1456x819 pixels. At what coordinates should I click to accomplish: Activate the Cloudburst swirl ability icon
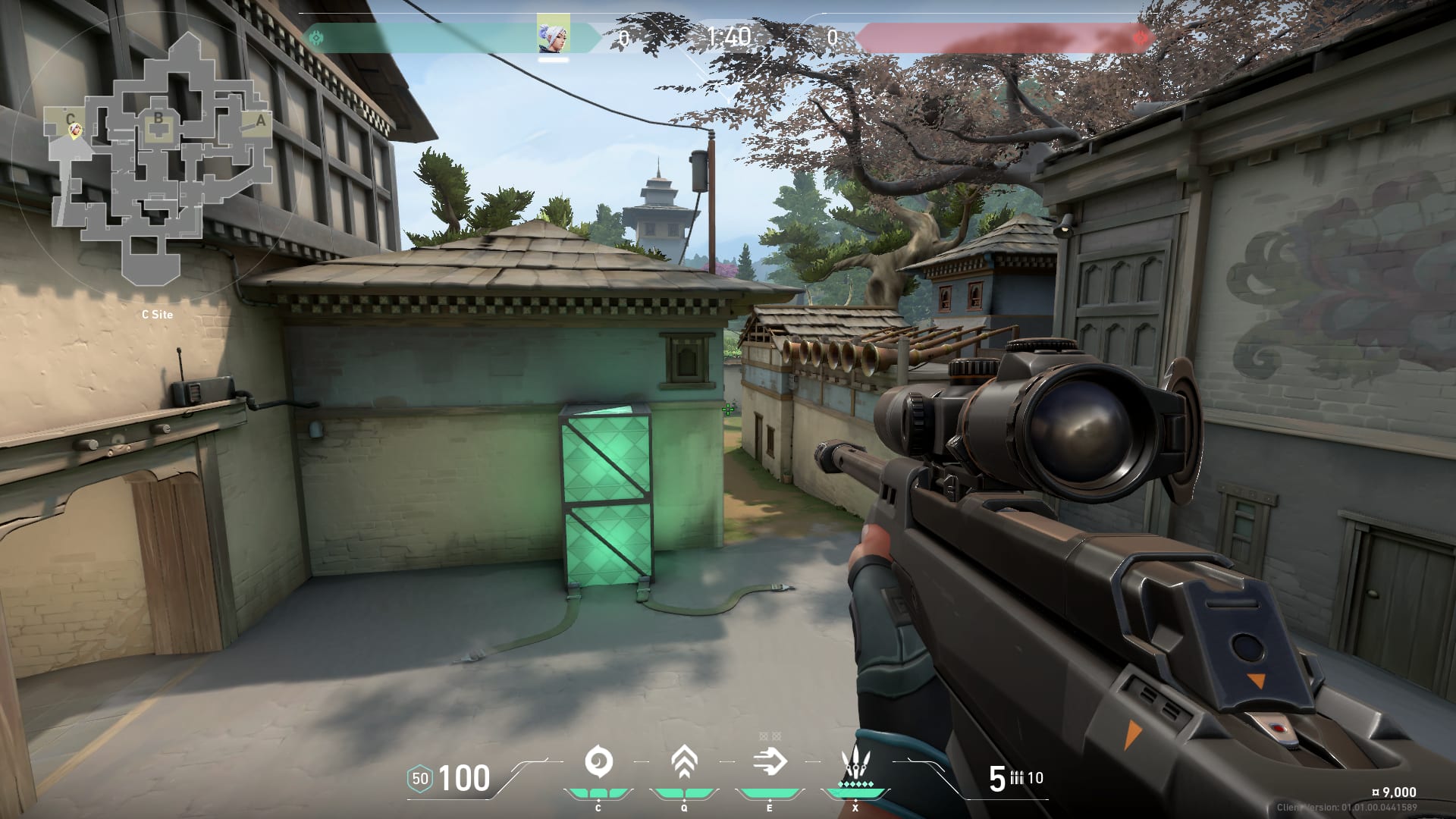coord(598,761)
